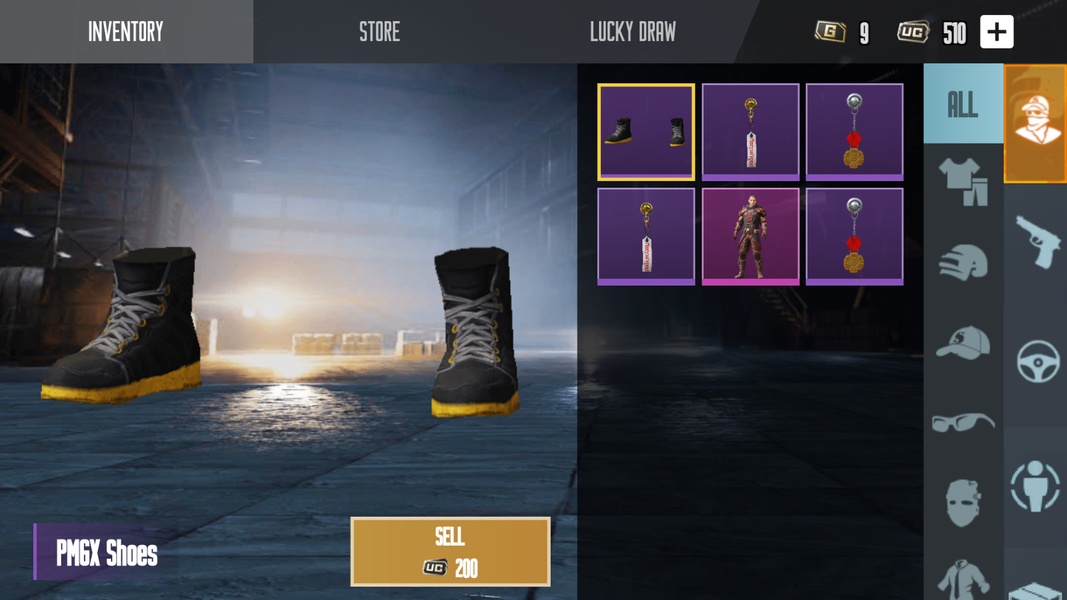Screen dimensions: 1067x600
Task: Show ALL item categories
Action: [963, 104]
